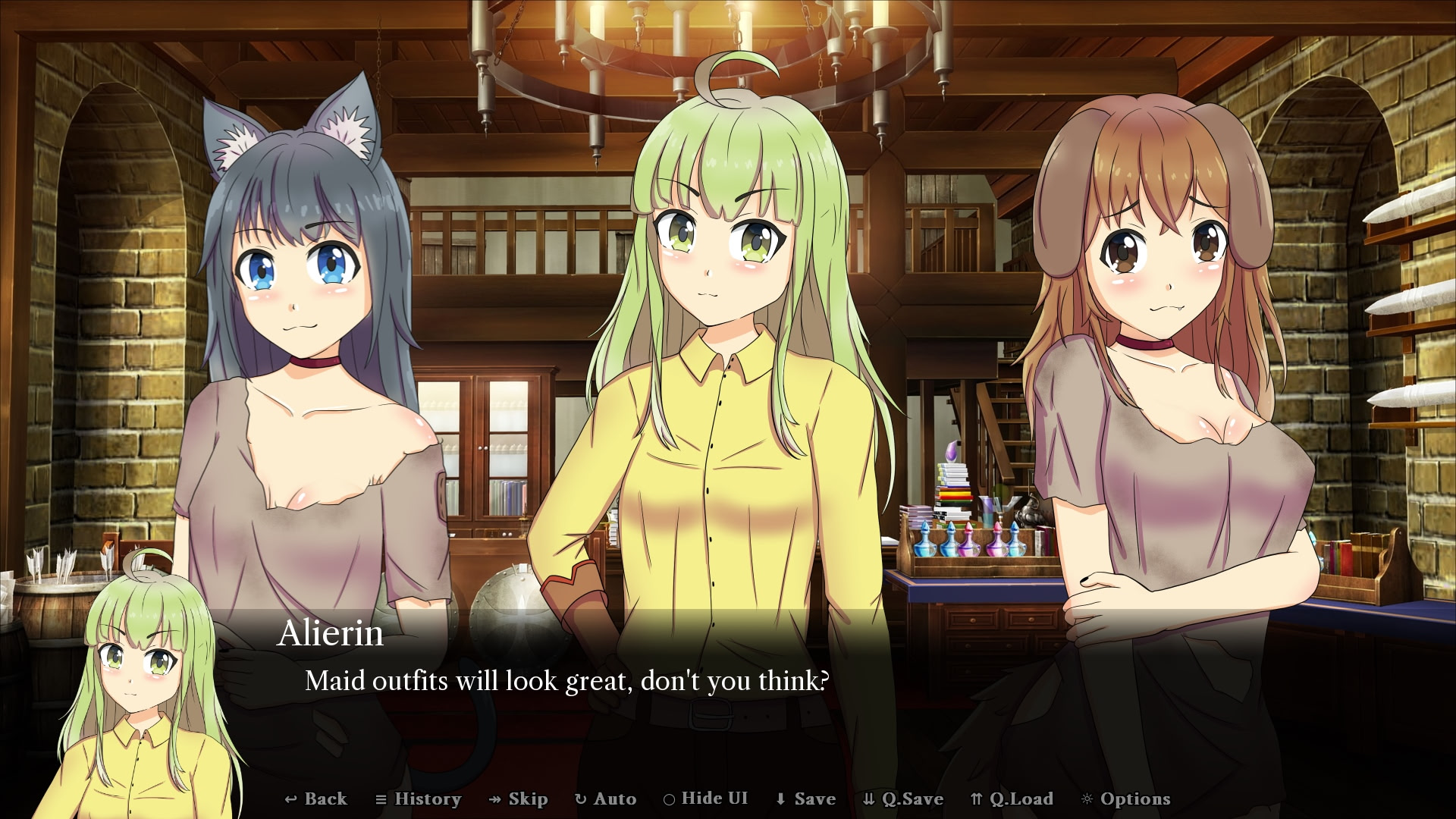Quick save with Q.Save
1456x819 pixels.
[x=903, y=799]
